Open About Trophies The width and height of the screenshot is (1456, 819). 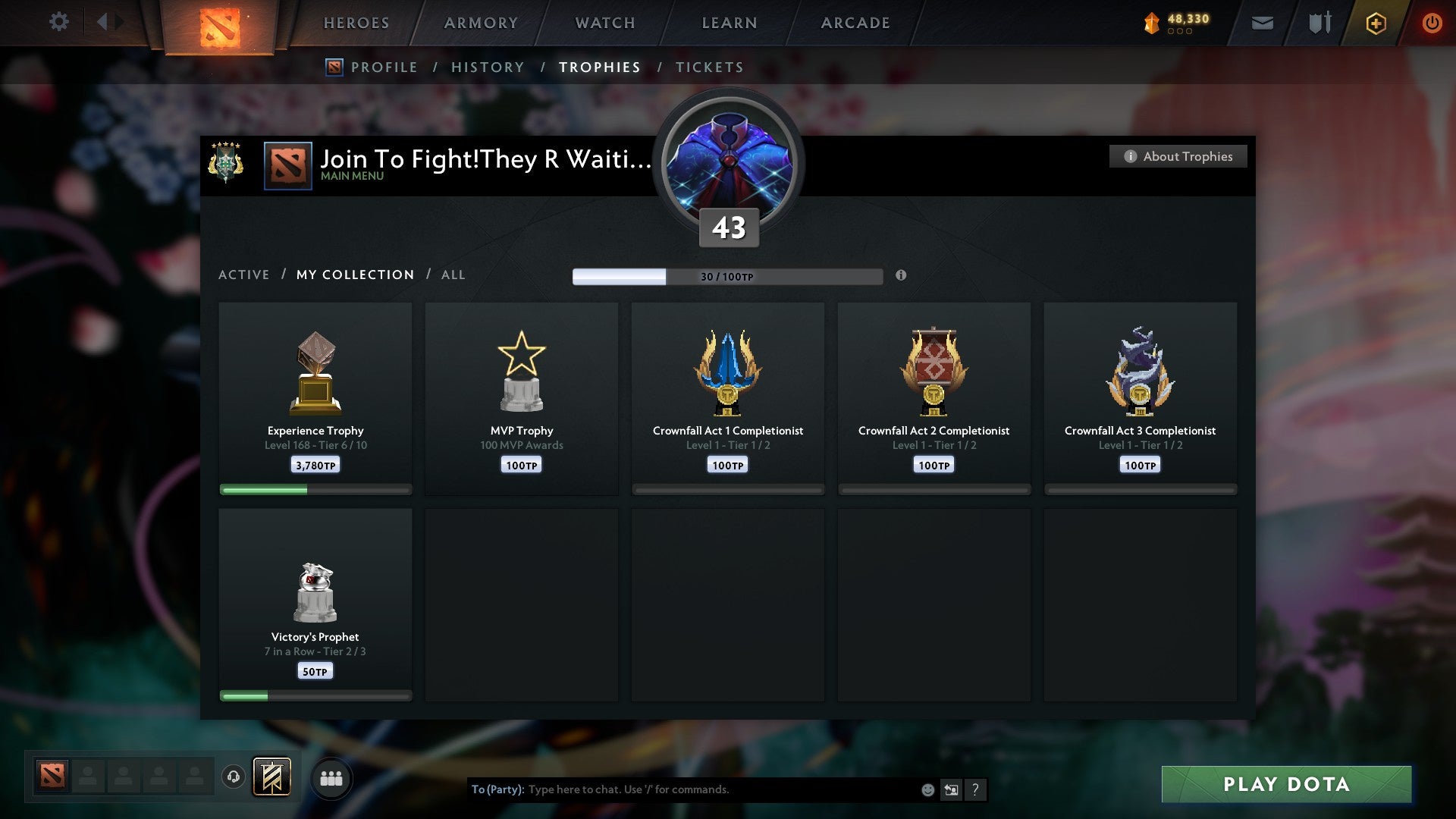pyautogui.click(x=1178, y=156)
